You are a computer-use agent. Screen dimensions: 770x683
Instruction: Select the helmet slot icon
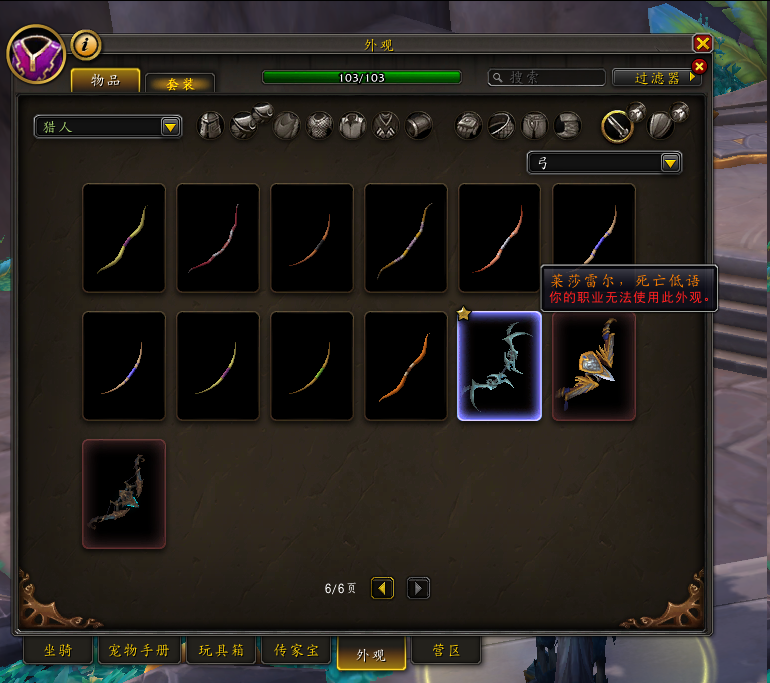[210, 125]
